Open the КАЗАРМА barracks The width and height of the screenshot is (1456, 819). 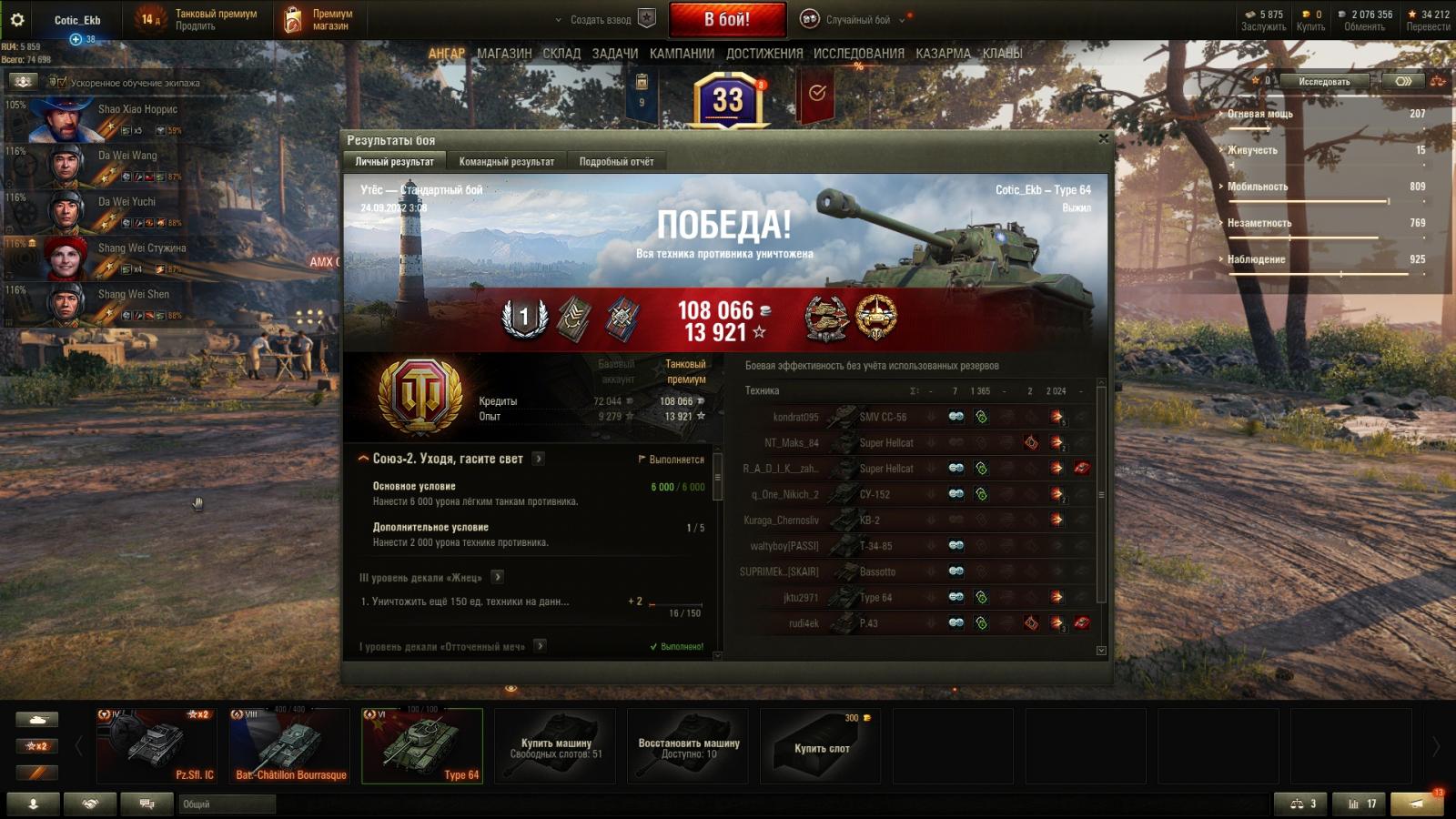coord(943,54)
